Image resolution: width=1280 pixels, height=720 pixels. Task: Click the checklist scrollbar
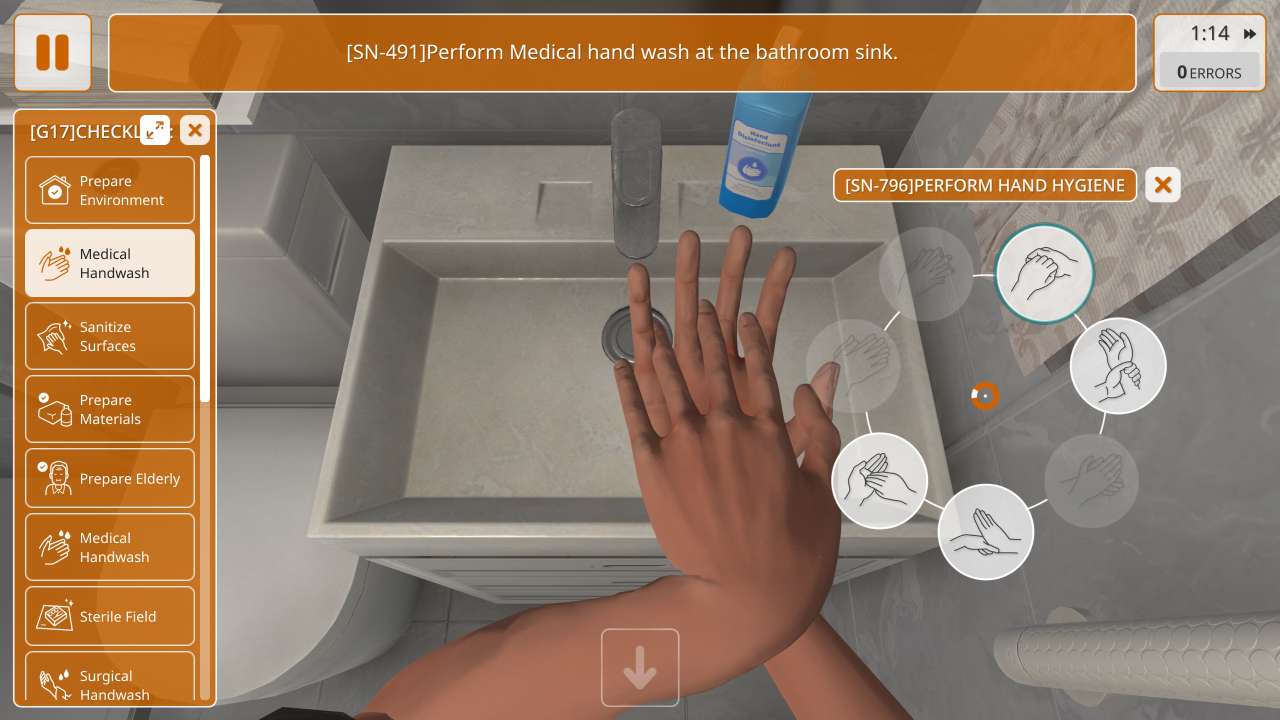205,280
